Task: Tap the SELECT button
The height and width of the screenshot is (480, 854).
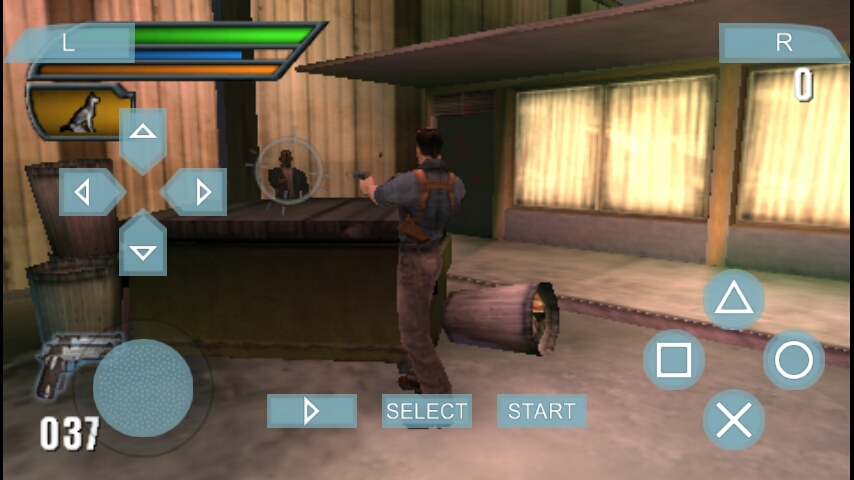Action: point(427,411)
